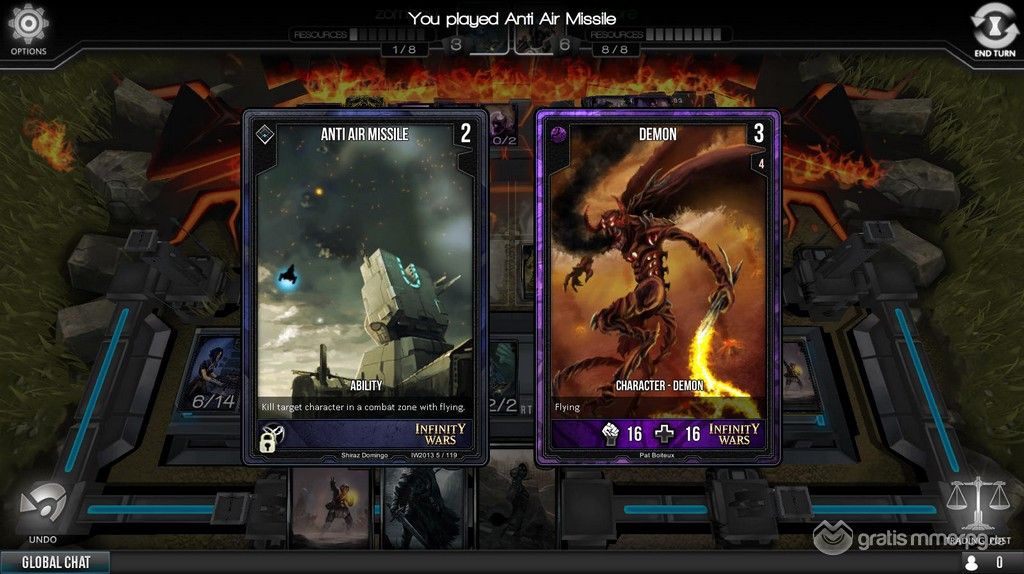Select the Demon character card
The width and height of the screenshot is (1024, 574).
(x=658, y=287)
